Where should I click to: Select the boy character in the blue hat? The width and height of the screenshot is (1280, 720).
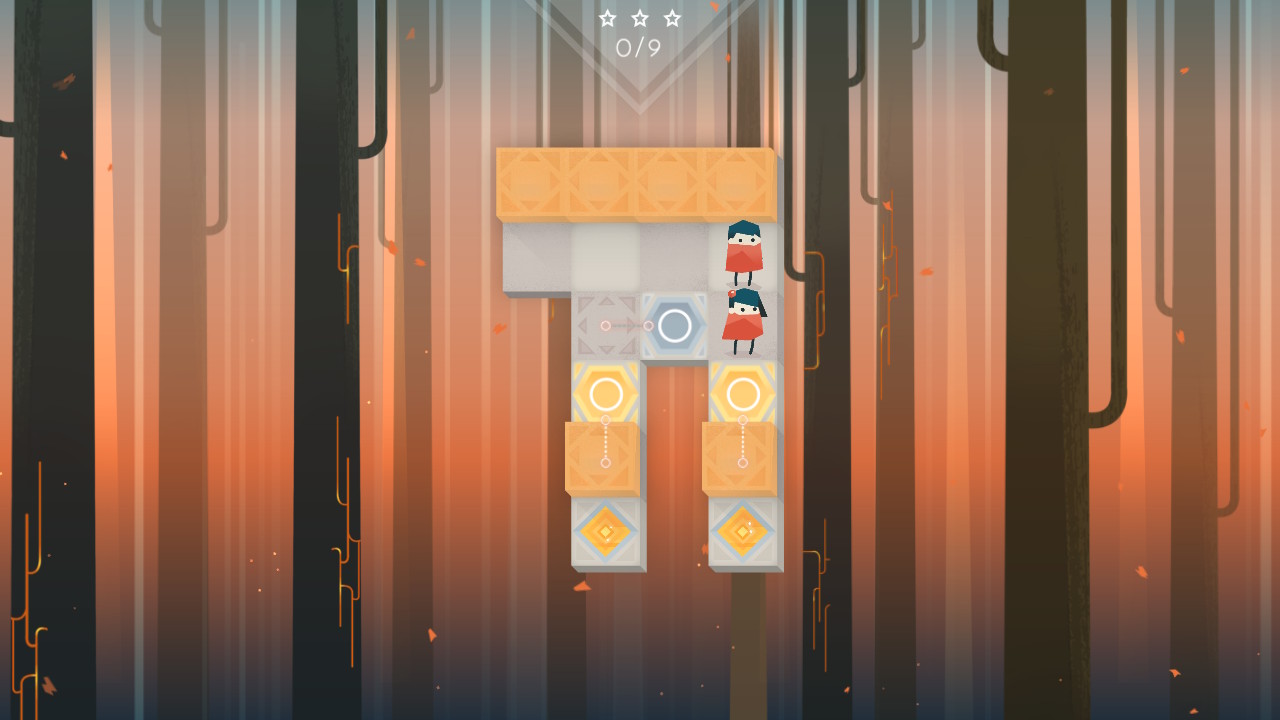pos(744,252)
